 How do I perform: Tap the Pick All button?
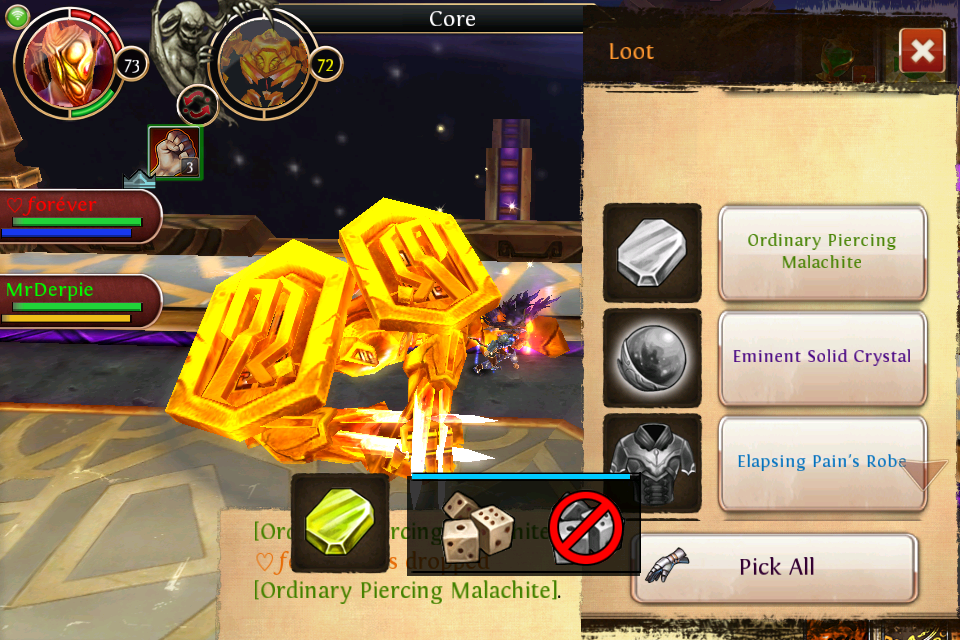pos(775,567)
